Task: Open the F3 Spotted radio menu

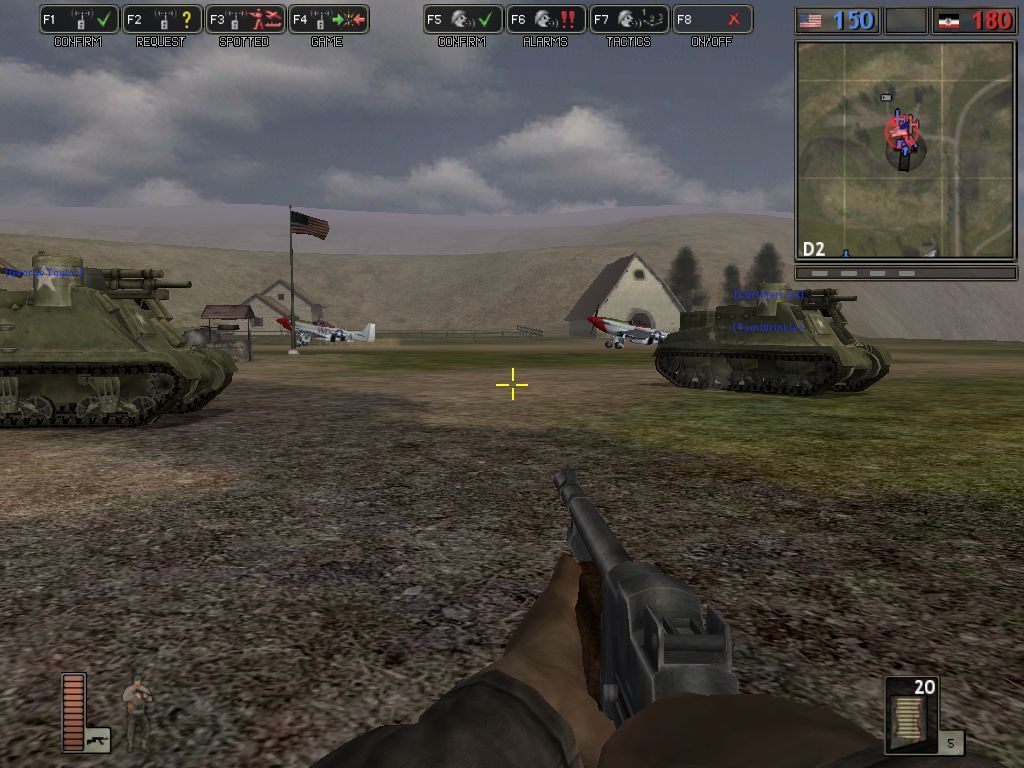Action: click(x=245, y=20)
